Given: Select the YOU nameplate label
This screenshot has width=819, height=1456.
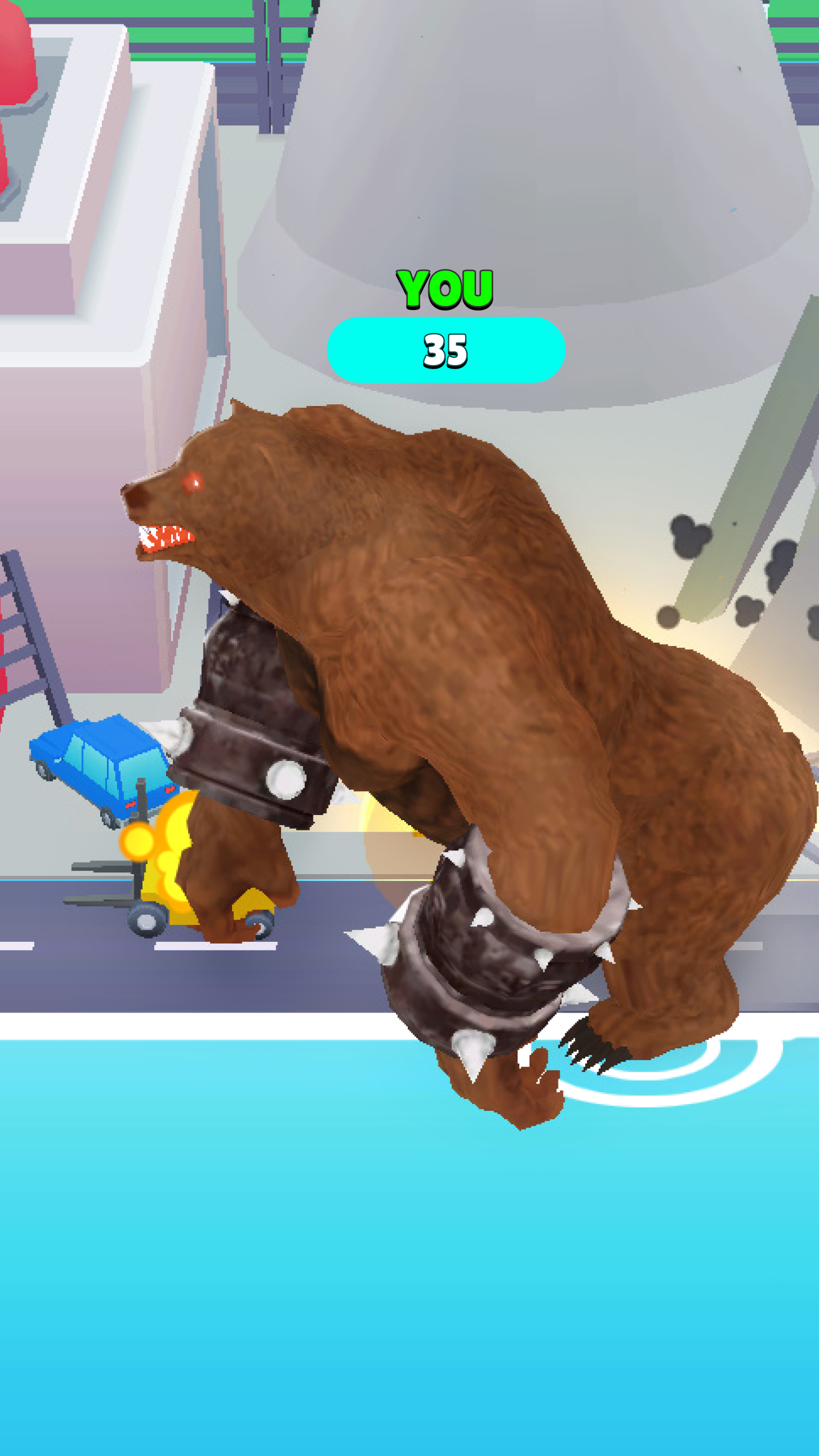Looking at the screenshot, I should (445, 290).
